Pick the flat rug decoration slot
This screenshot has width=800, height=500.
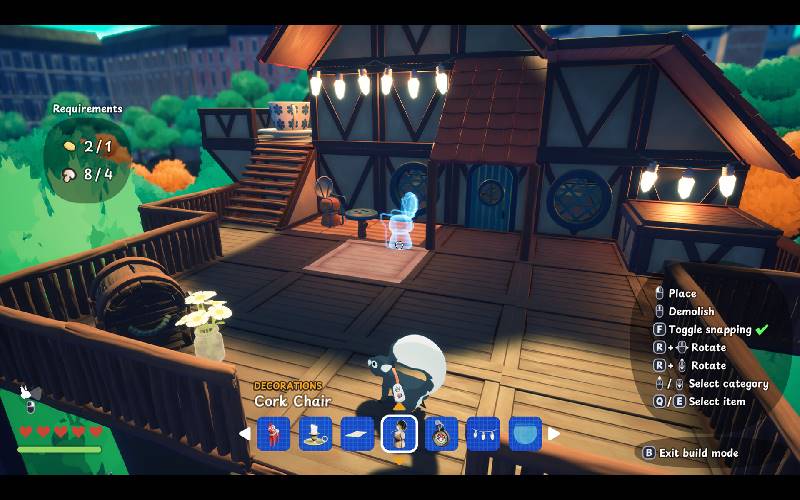click(x=358, y=433)
